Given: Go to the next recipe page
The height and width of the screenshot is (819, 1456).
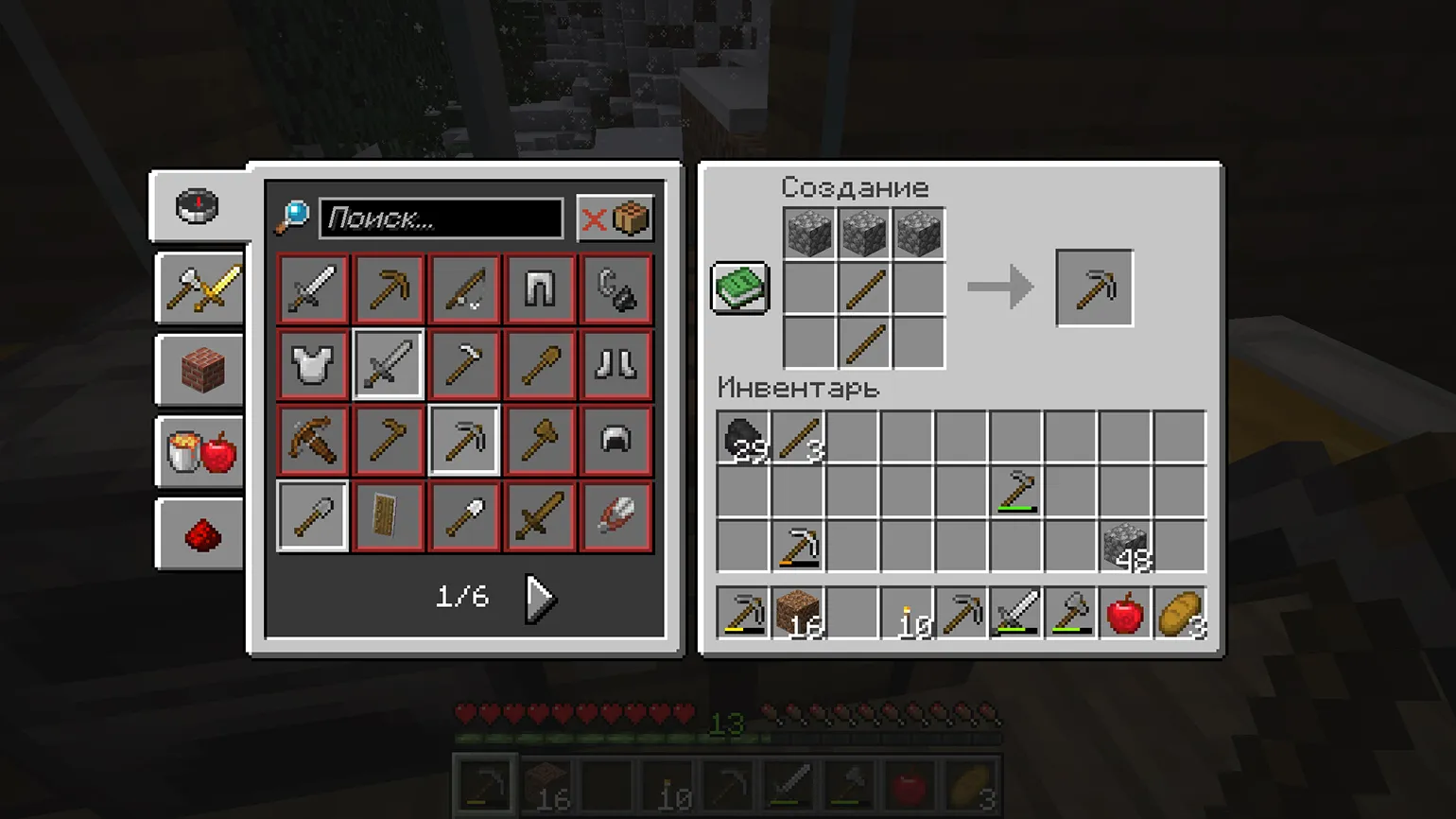Looking at the screenshot, I should 540,598.
